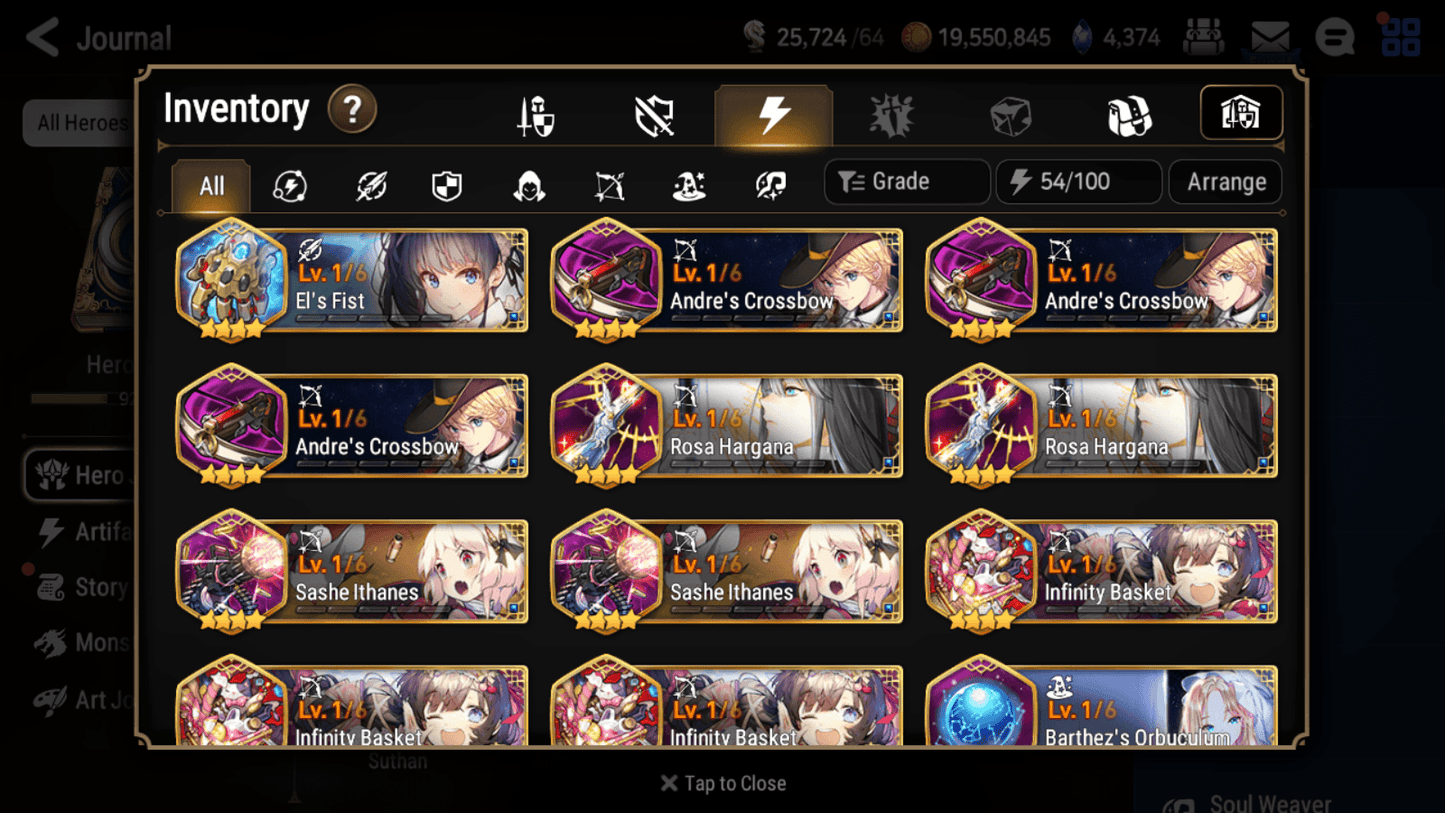Toggle the Knight shield artifact filter
This screenshot has height=813, width=1445.
pos(447,185)
